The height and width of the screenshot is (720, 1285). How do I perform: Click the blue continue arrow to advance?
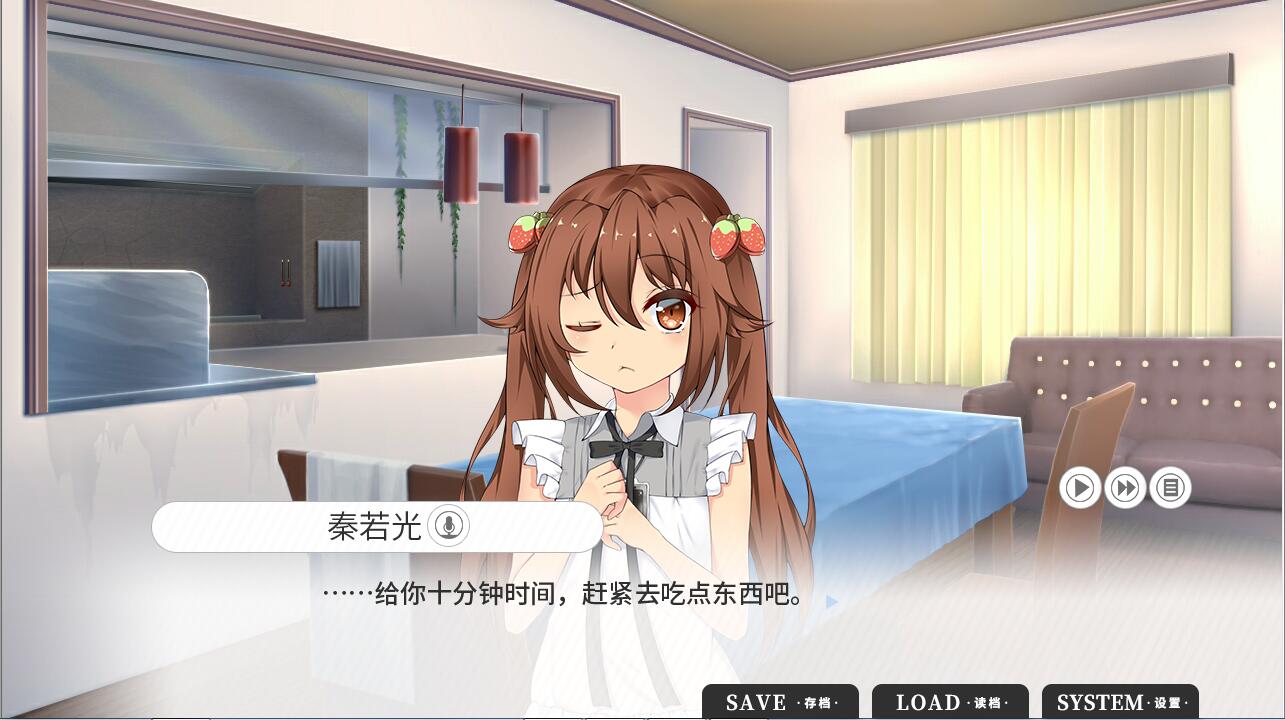[x=831, y=600]
